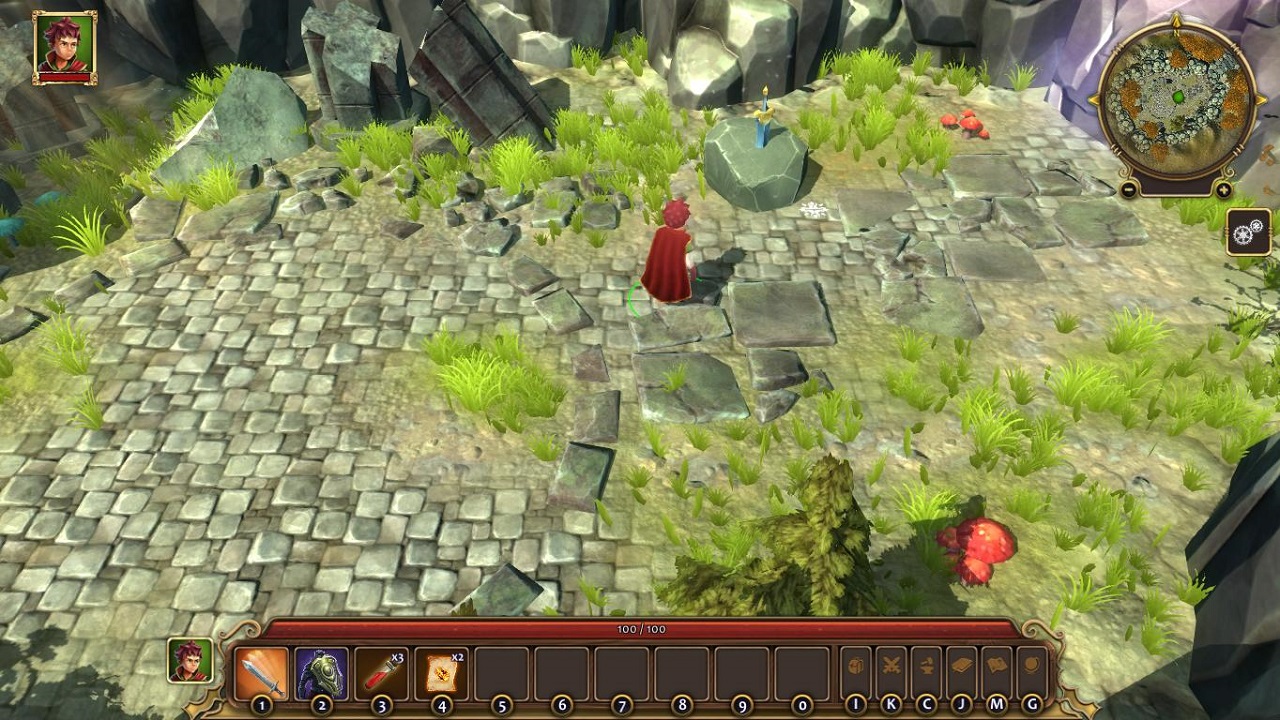1280x720 pixels.
Task: Click the globe button labeled G
Action: click(x=1031, y=667)
